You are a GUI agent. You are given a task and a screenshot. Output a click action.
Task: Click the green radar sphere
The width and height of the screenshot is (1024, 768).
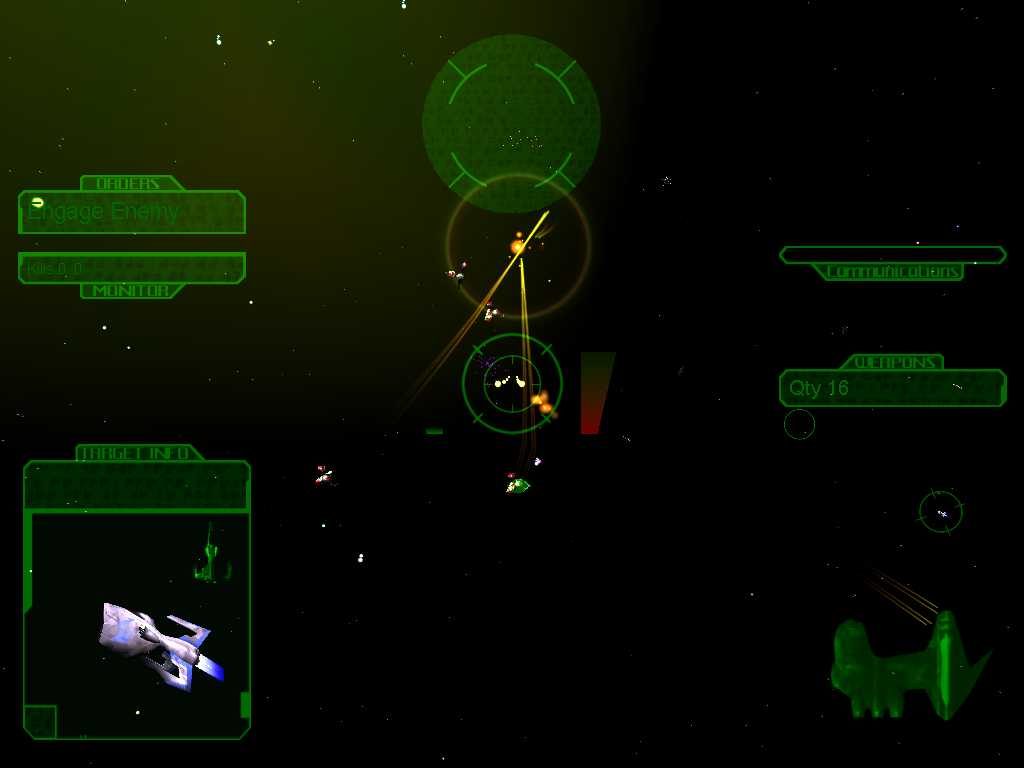click(511, 123)
